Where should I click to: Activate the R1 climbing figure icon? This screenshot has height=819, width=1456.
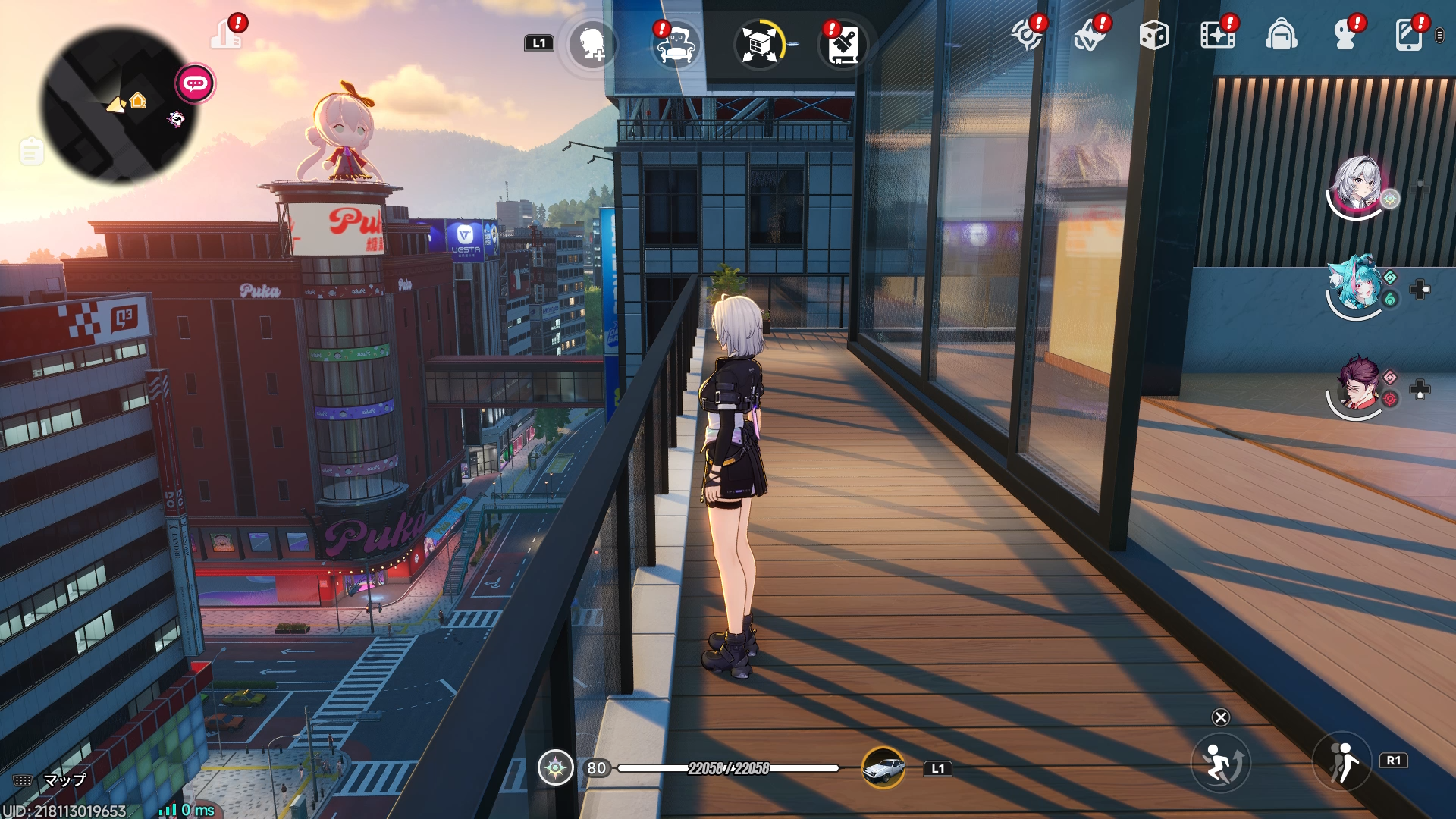[1342, 762]
